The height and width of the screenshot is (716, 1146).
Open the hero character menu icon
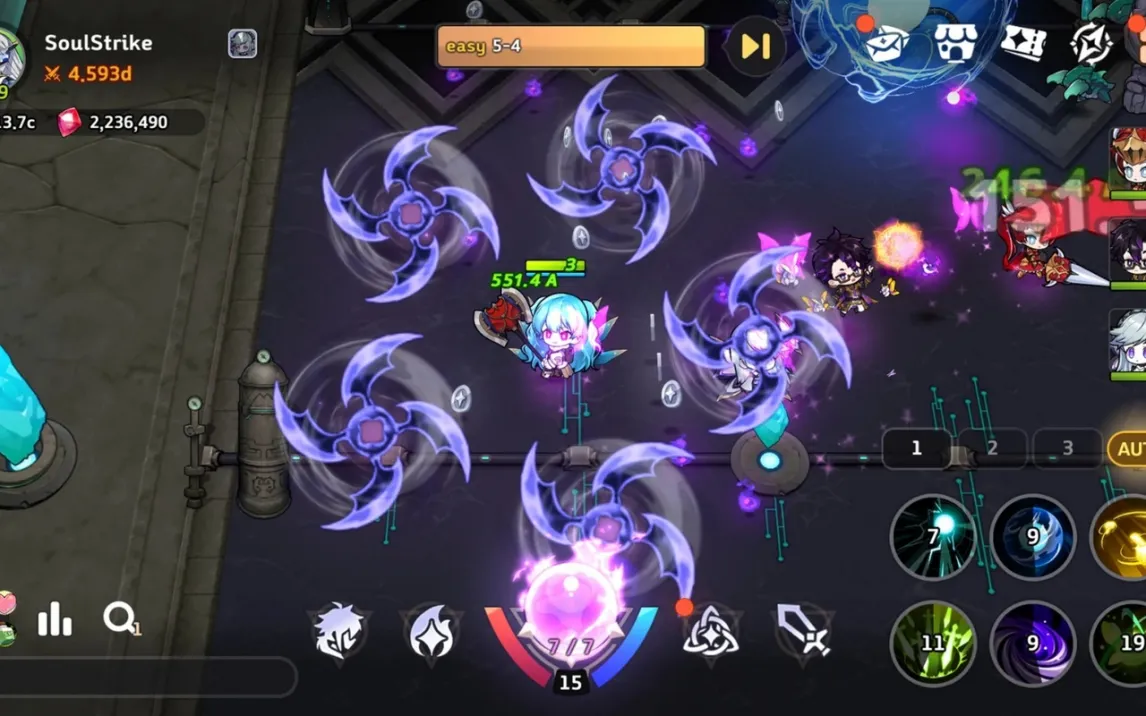(340, 632)
